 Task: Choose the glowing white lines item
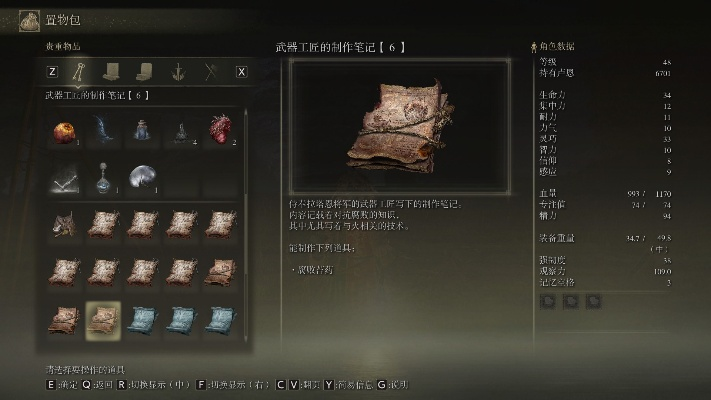click(64, 178)
